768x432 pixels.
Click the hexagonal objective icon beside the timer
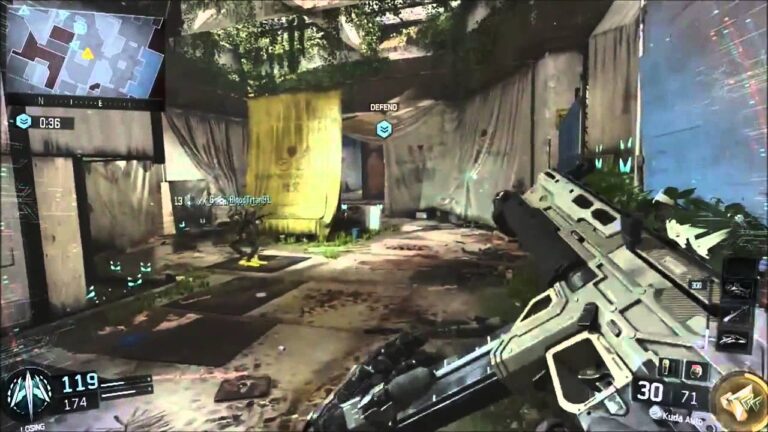pyautogui.click(x=23, y=121)
